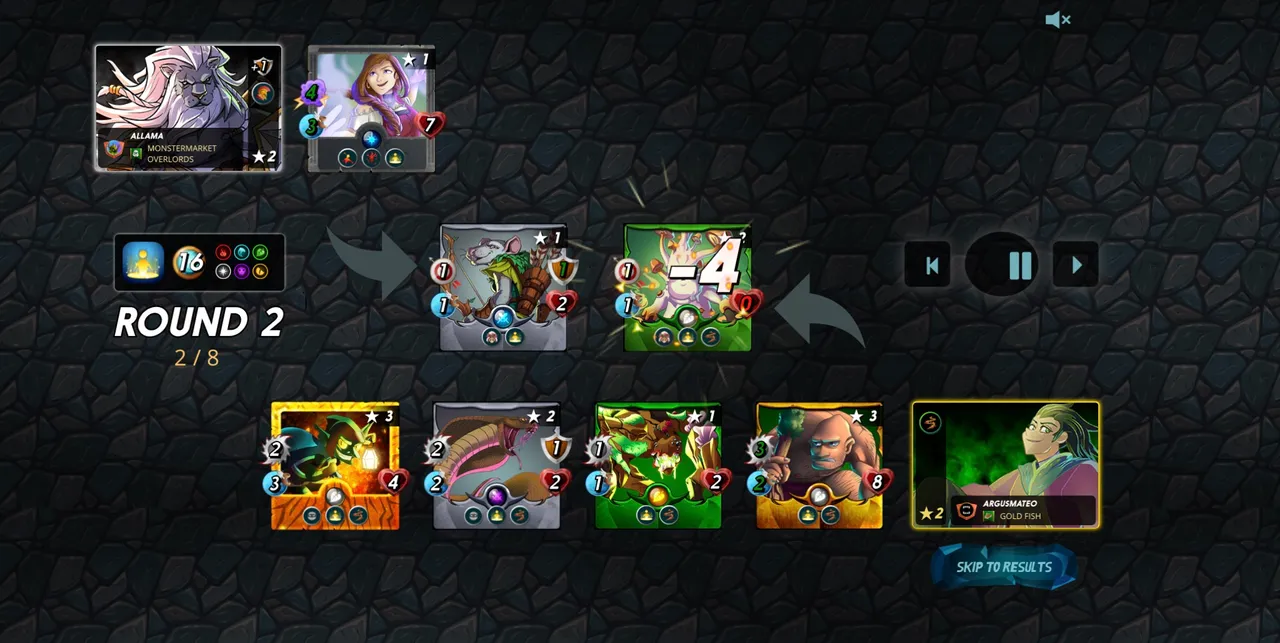Inspect the hooded girl card with 7 health

coord(371,108)
